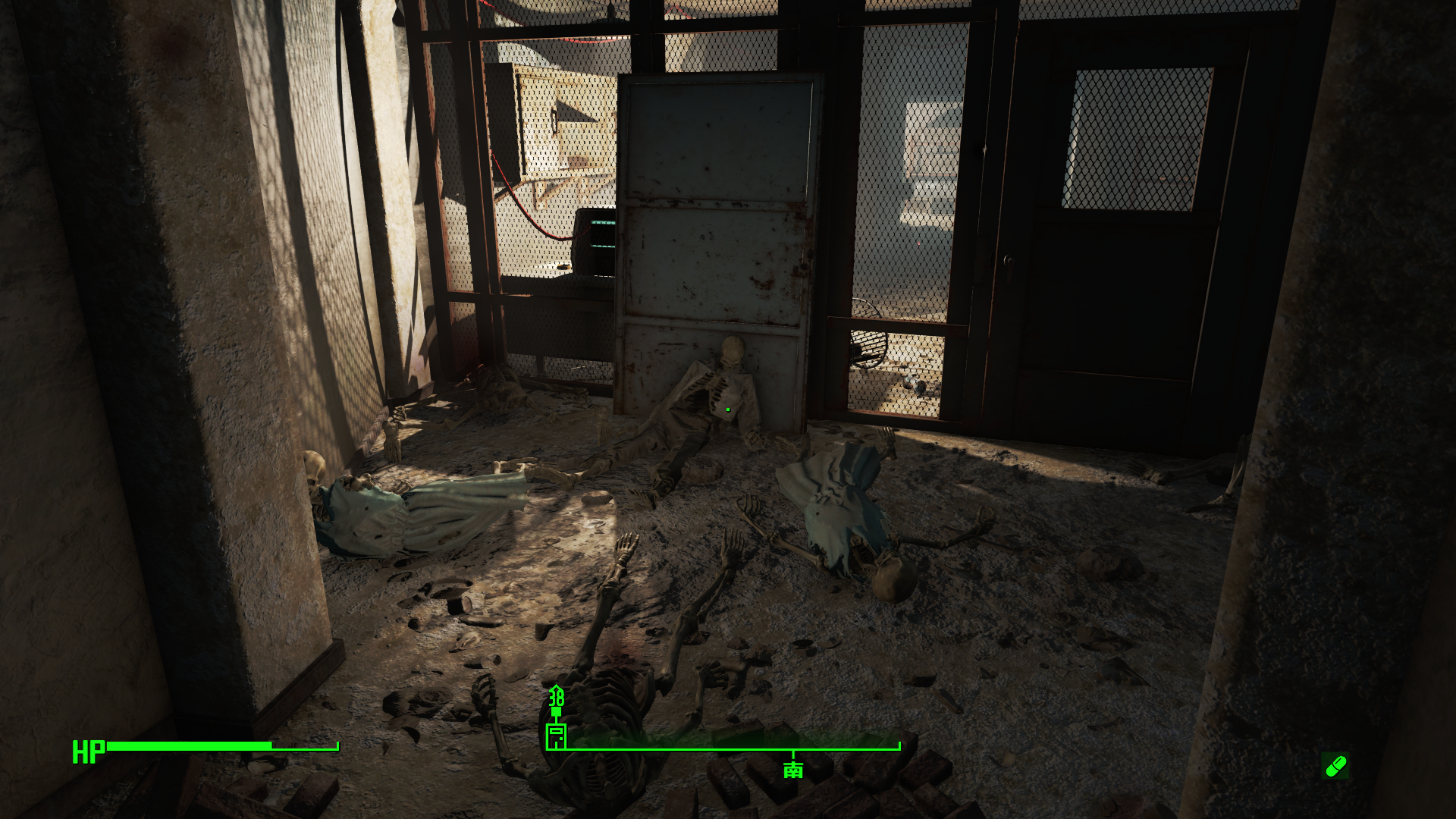This screenshot has height=819, width=1456.
Task: Click the south direction marker on the compass
Action: (x=793, y=770)
